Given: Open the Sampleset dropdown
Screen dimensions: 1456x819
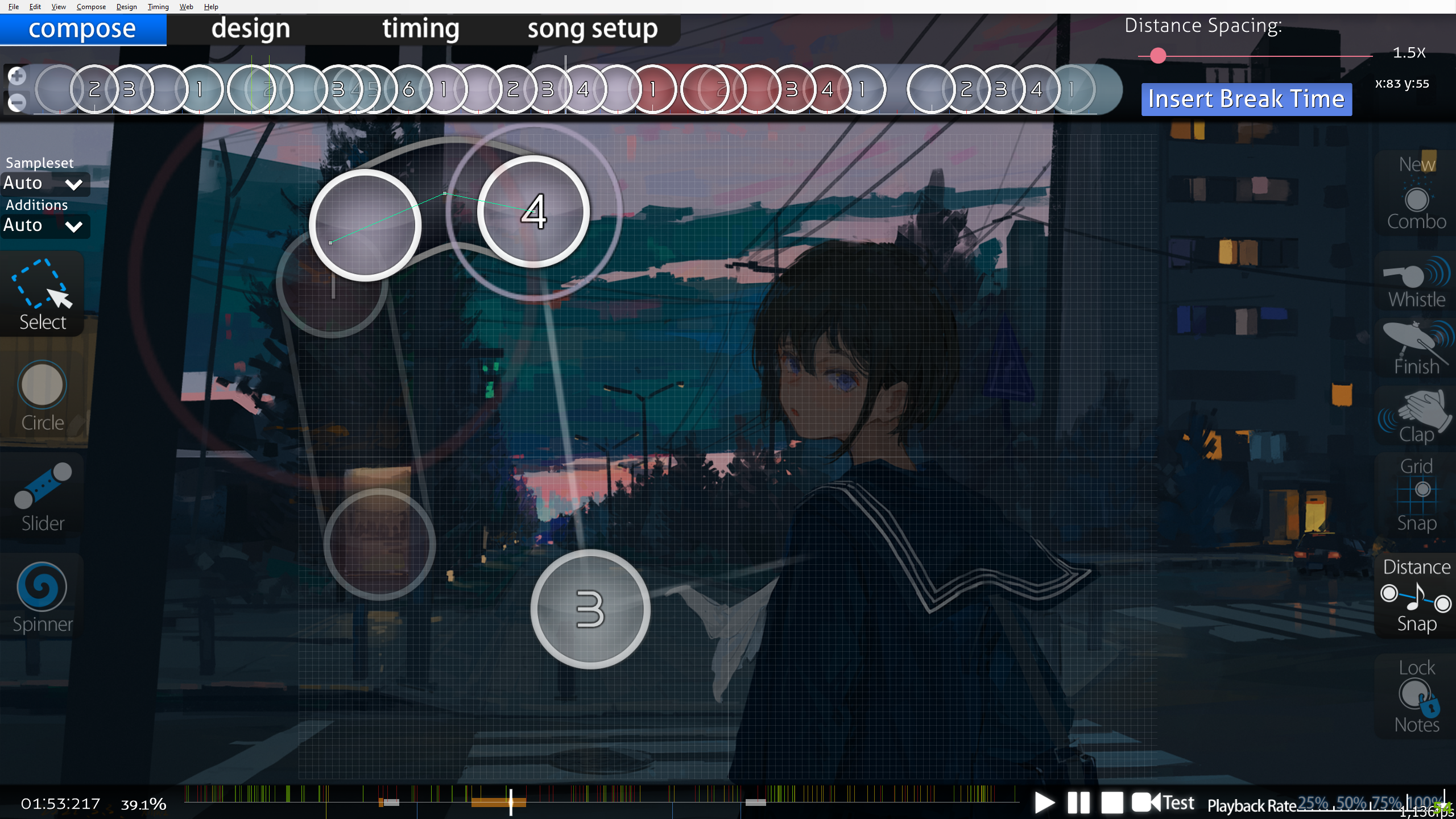Looking at the screenshot, I should (44, 184).
